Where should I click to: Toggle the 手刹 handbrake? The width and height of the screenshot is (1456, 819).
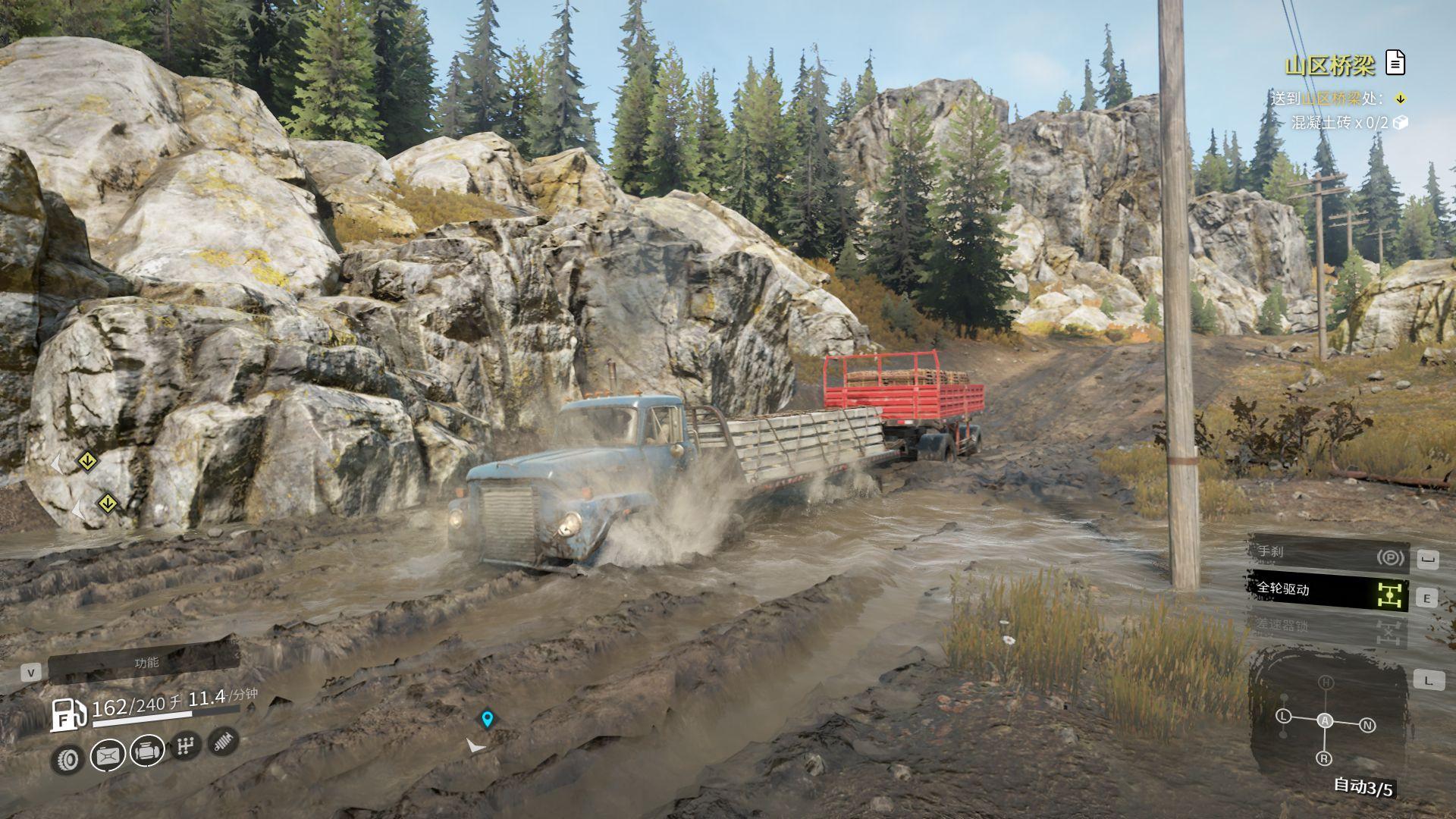click(x=1329, y=556)
